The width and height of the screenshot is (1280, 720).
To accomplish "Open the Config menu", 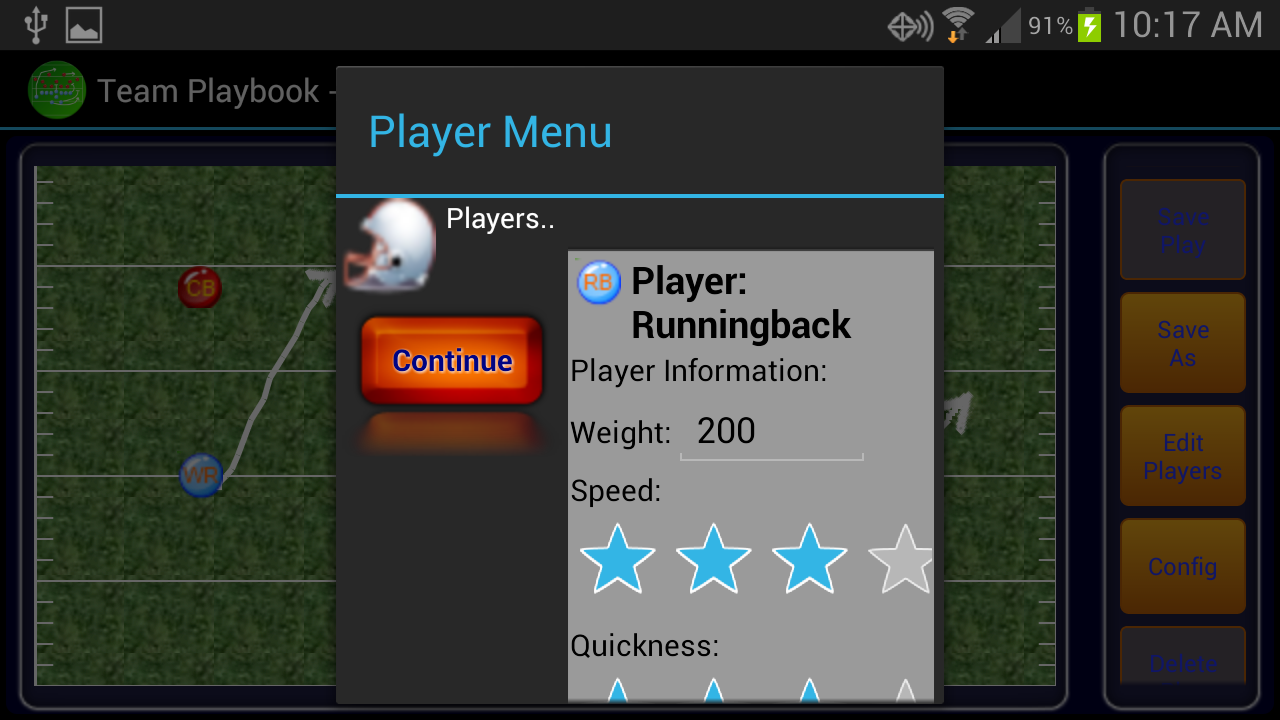I will [1183, 566].
